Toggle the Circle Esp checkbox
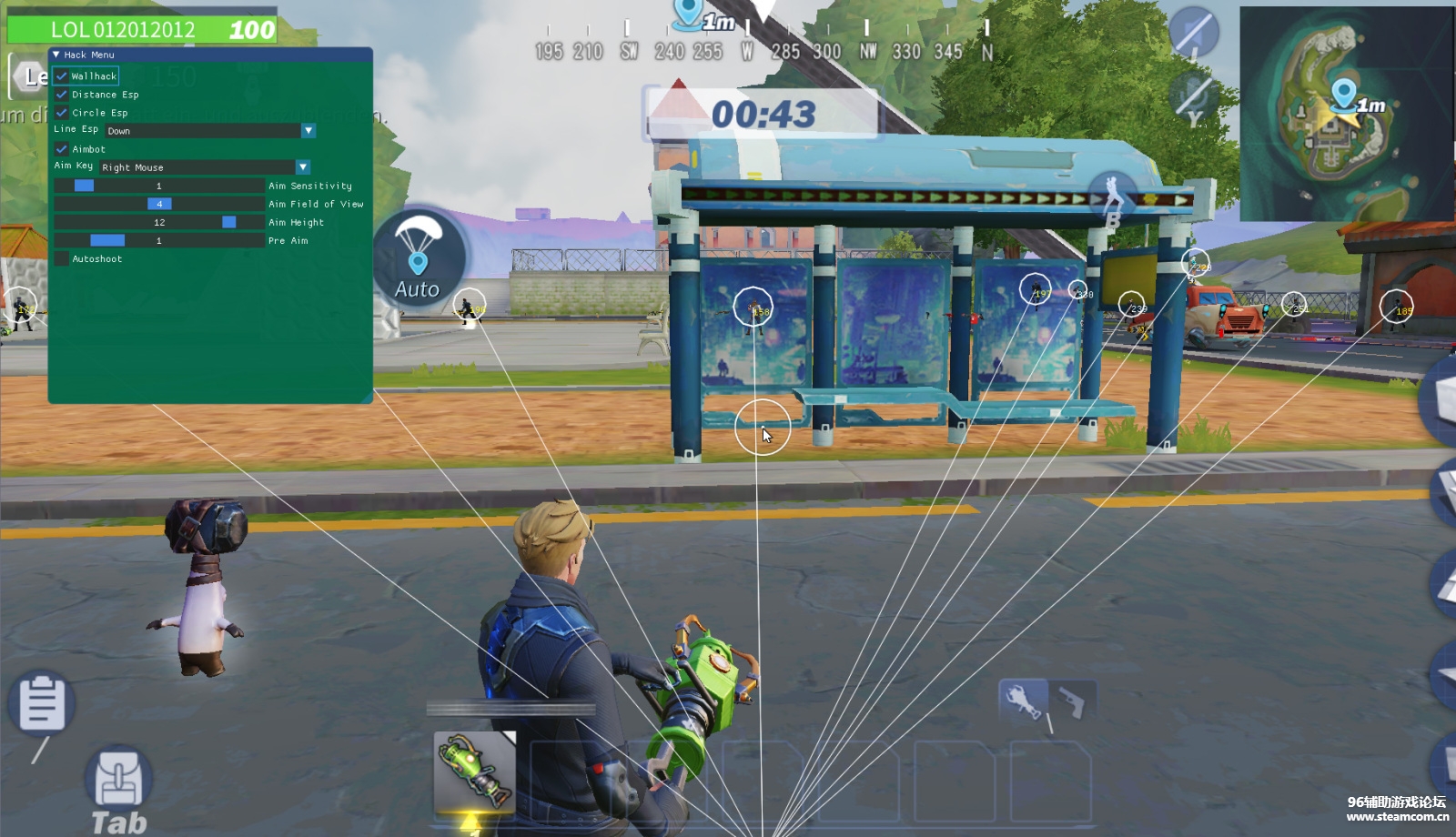 [62, 113]
